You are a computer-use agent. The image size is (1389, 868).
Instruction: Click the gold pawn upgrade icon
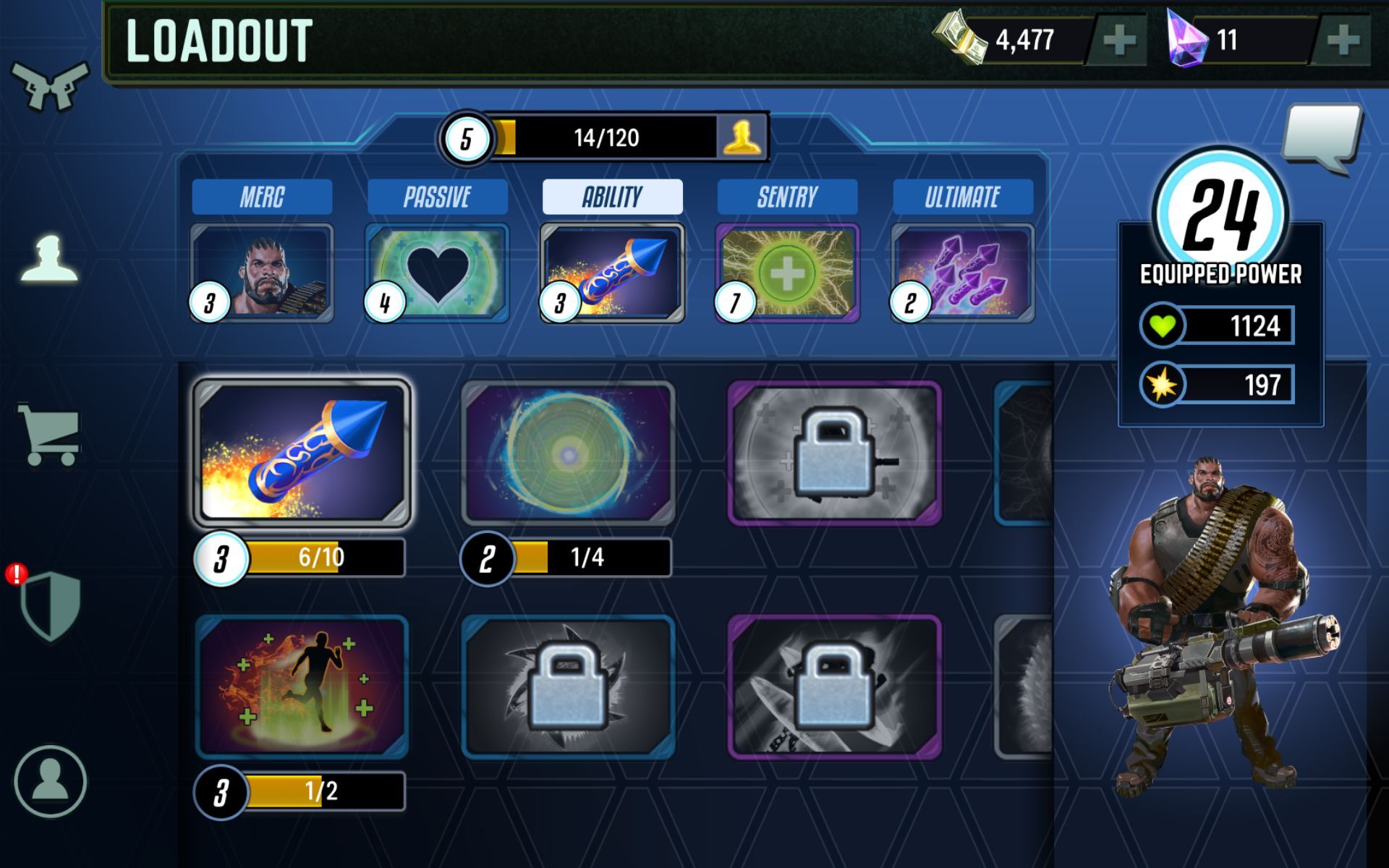742,137
